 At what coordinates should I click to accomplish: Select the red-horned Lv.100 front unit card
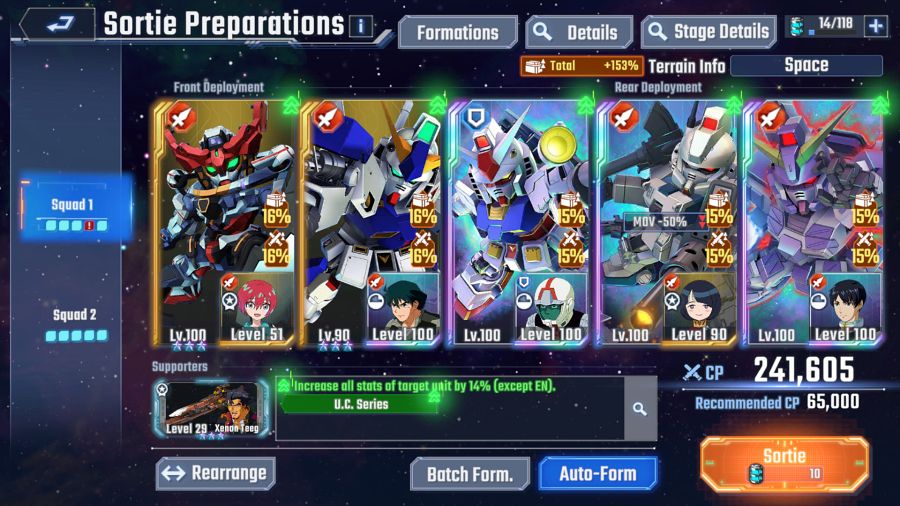[224, 222]
